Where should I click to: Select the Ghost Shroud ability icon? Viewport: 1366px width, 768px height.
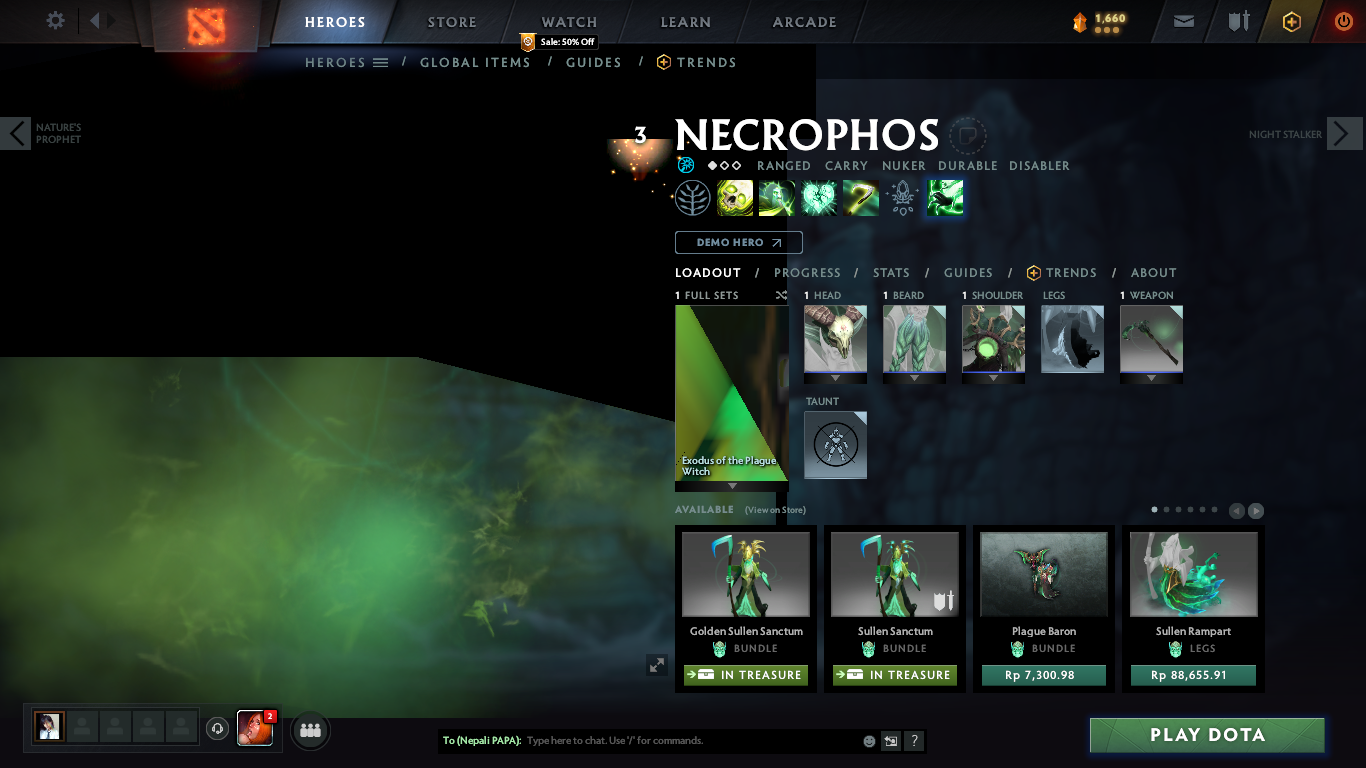click(x=777, y=197)
